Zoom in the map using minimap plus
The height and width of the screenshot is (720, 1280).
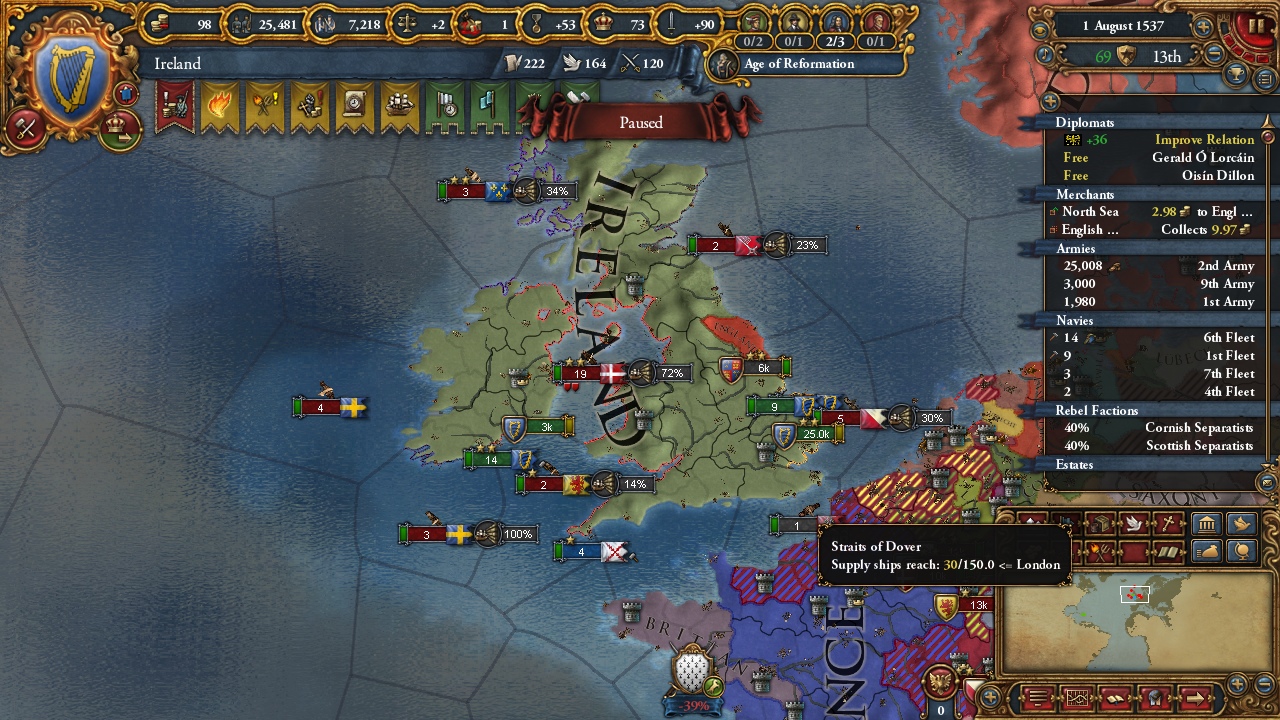[x=1237, y=685]
